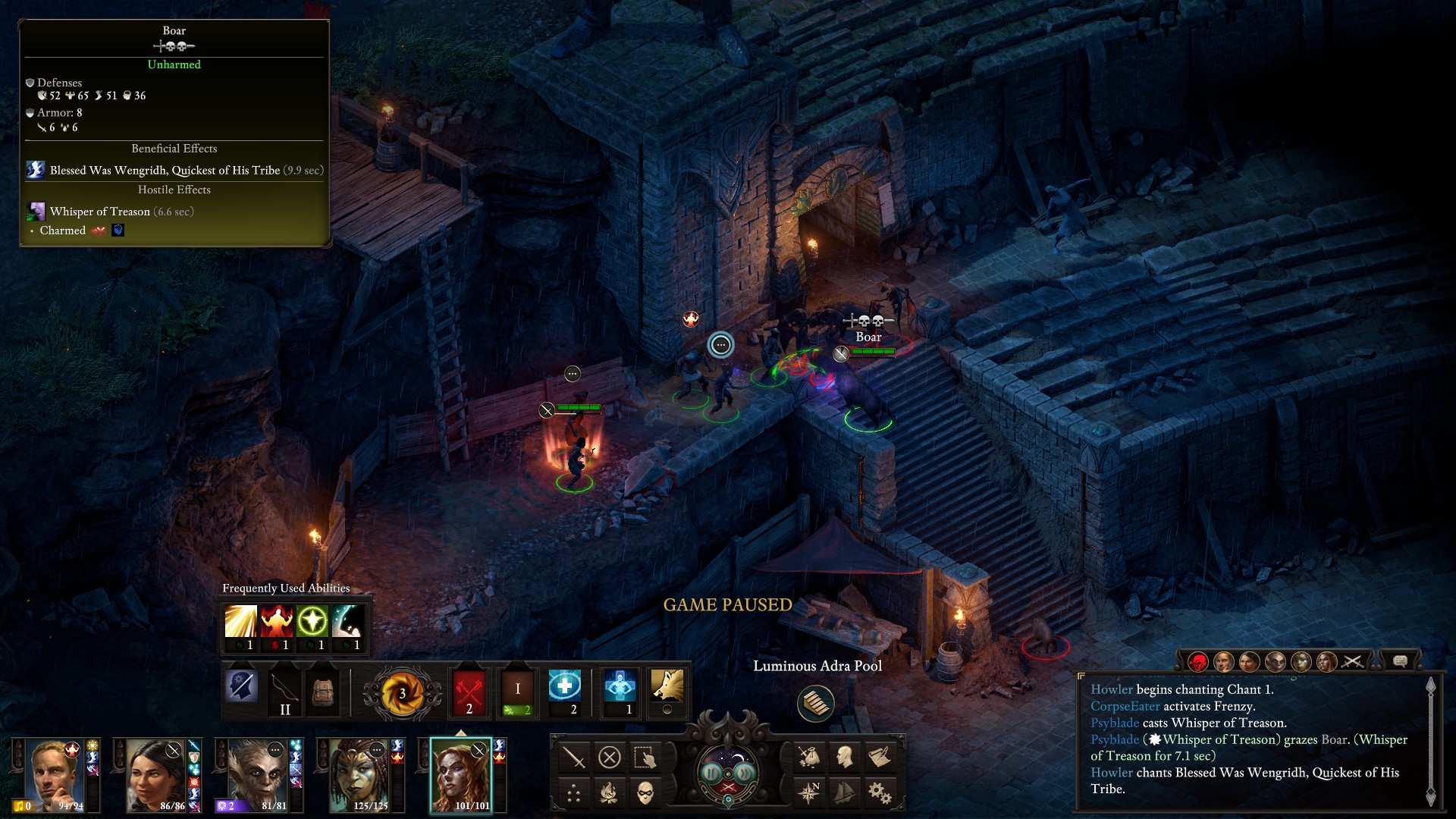Switch to the bow weapon set II
Image resolution: width=1456 pixels, height=819 pixels.
coord(284,691)
